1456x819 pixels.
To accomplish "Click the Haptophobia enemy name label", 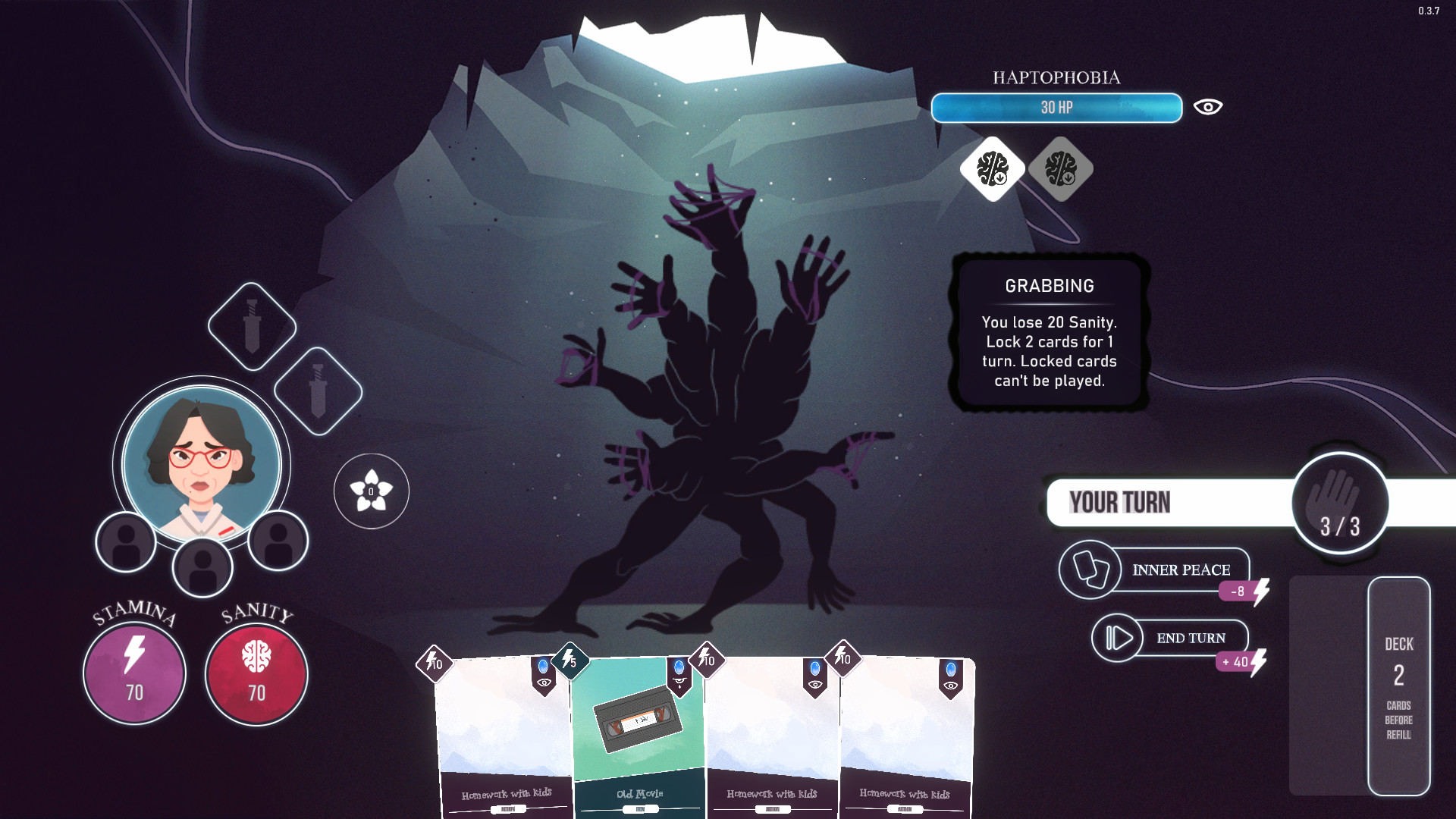I will tap(1056, 77).
